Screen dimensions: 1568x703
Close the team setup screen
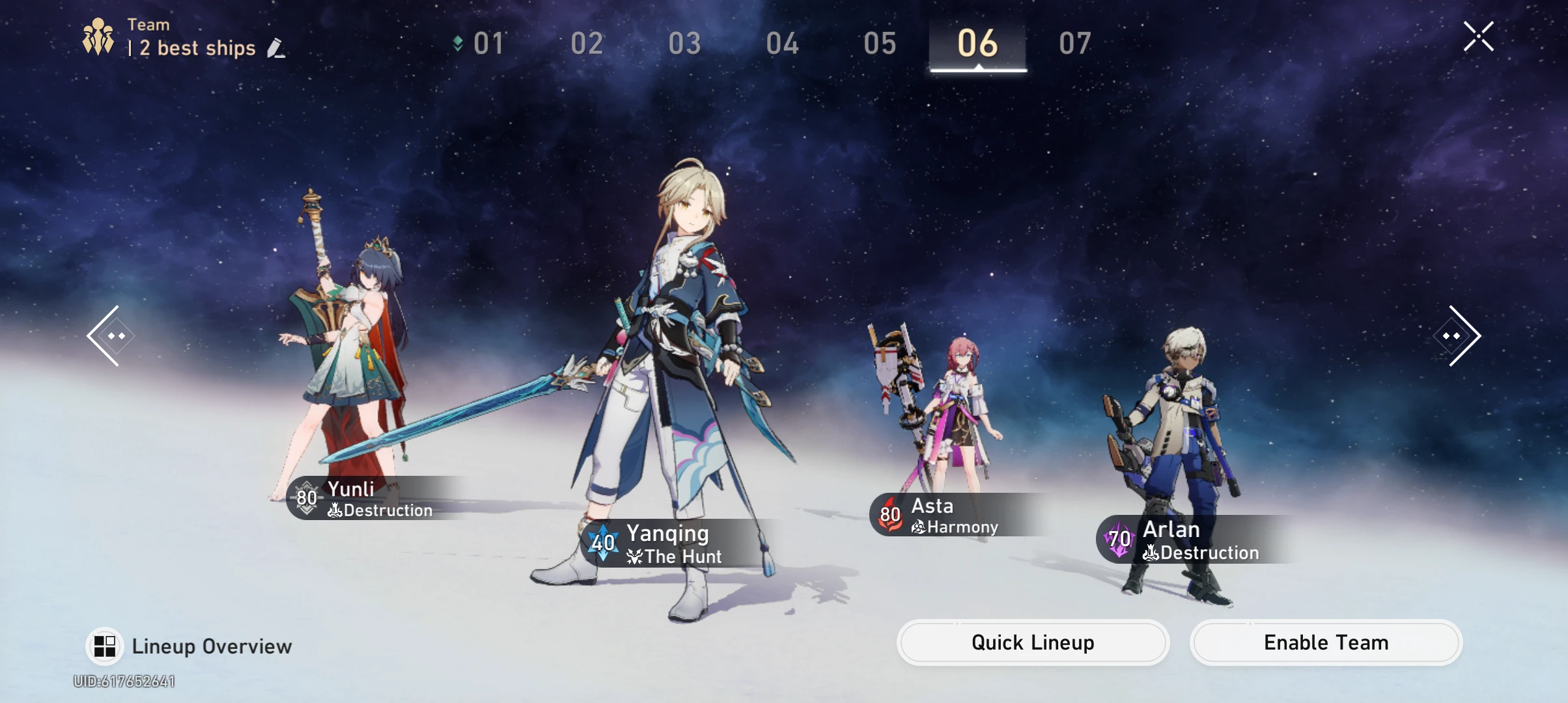(x=1478, y=36)
